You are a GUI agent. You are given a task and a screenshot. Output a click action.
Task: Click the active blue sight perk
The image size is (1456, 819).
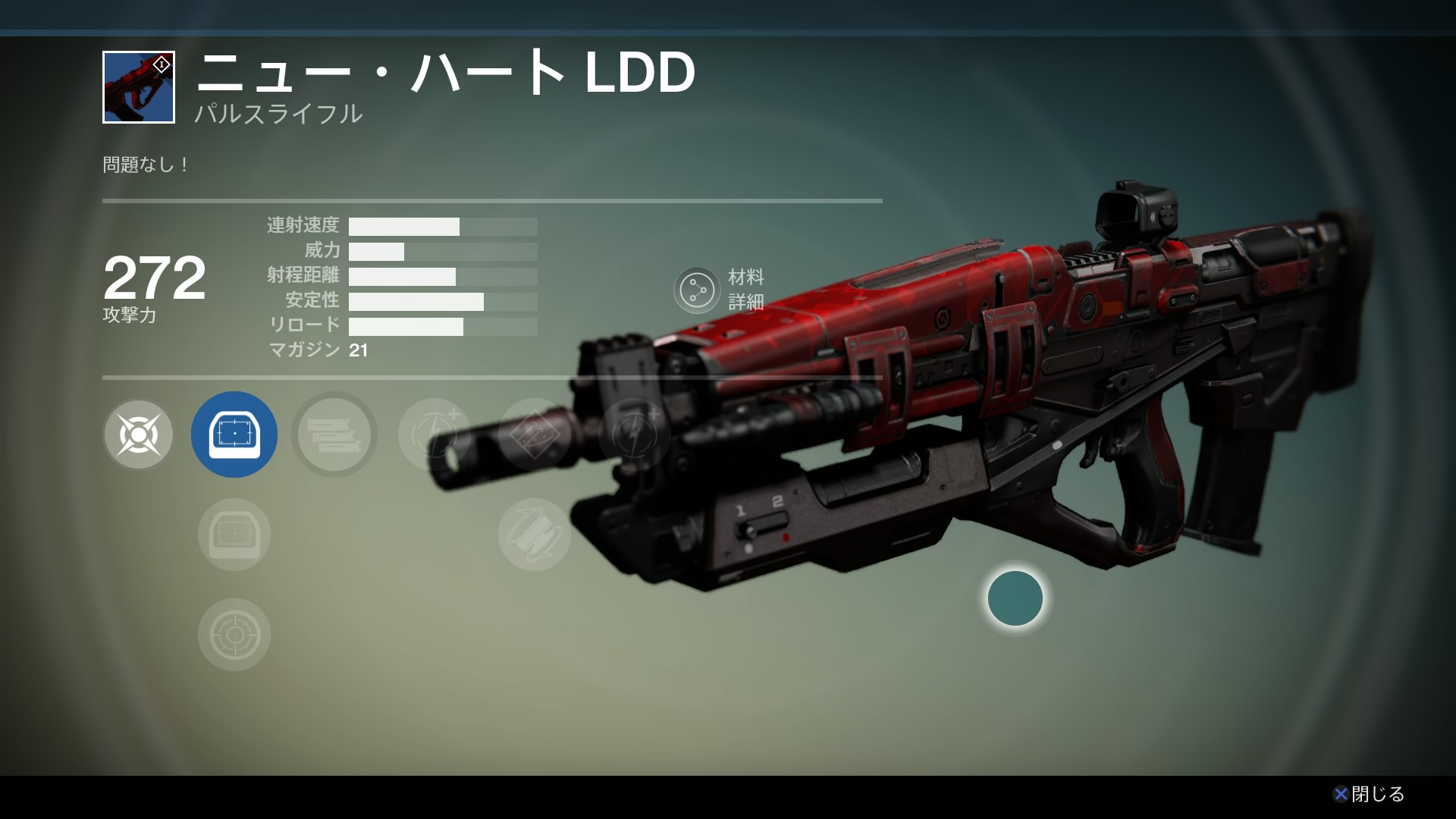click(234, 435)
